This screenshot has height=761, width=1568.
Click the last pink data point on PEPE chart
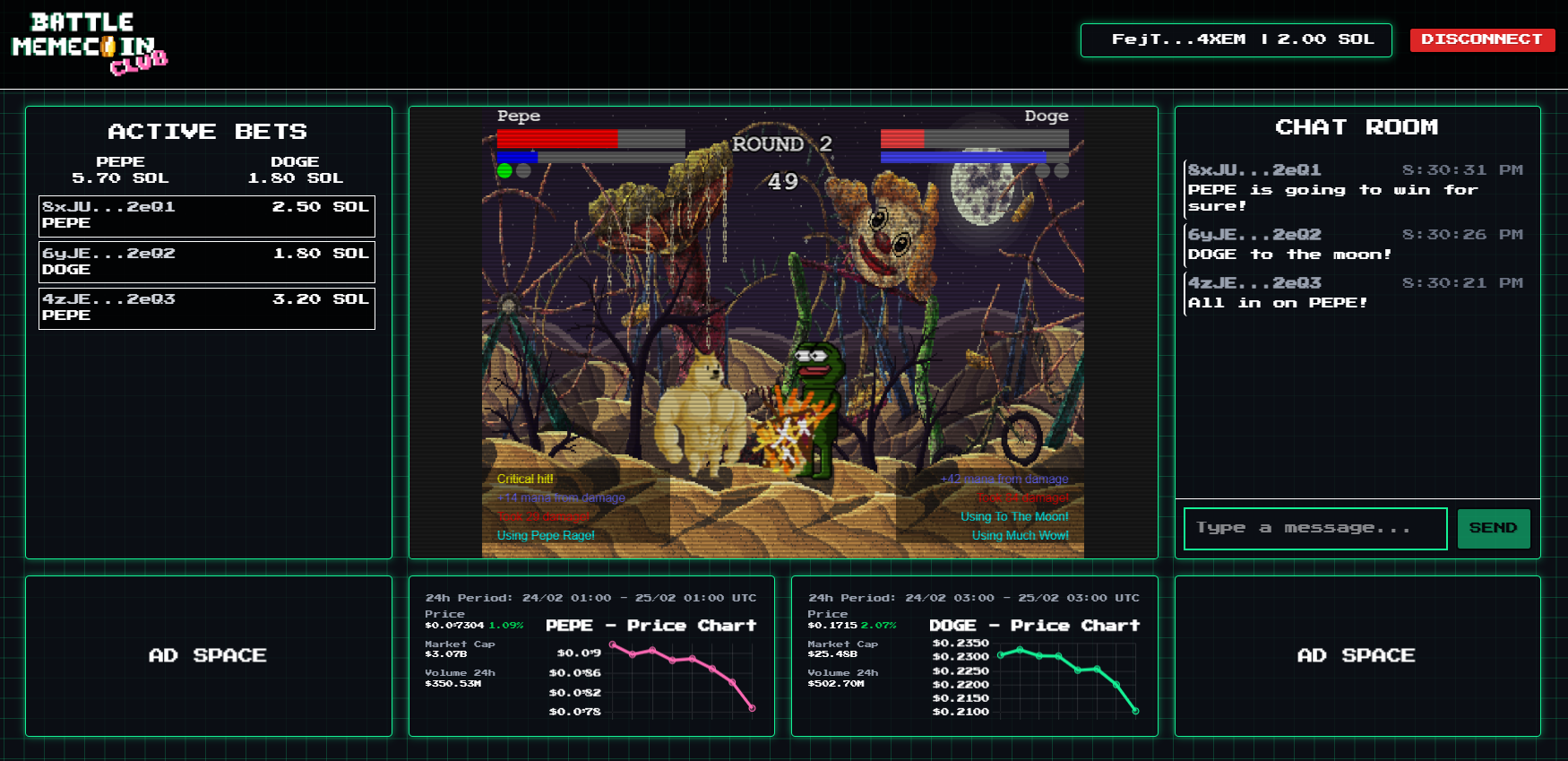(751, 708)
